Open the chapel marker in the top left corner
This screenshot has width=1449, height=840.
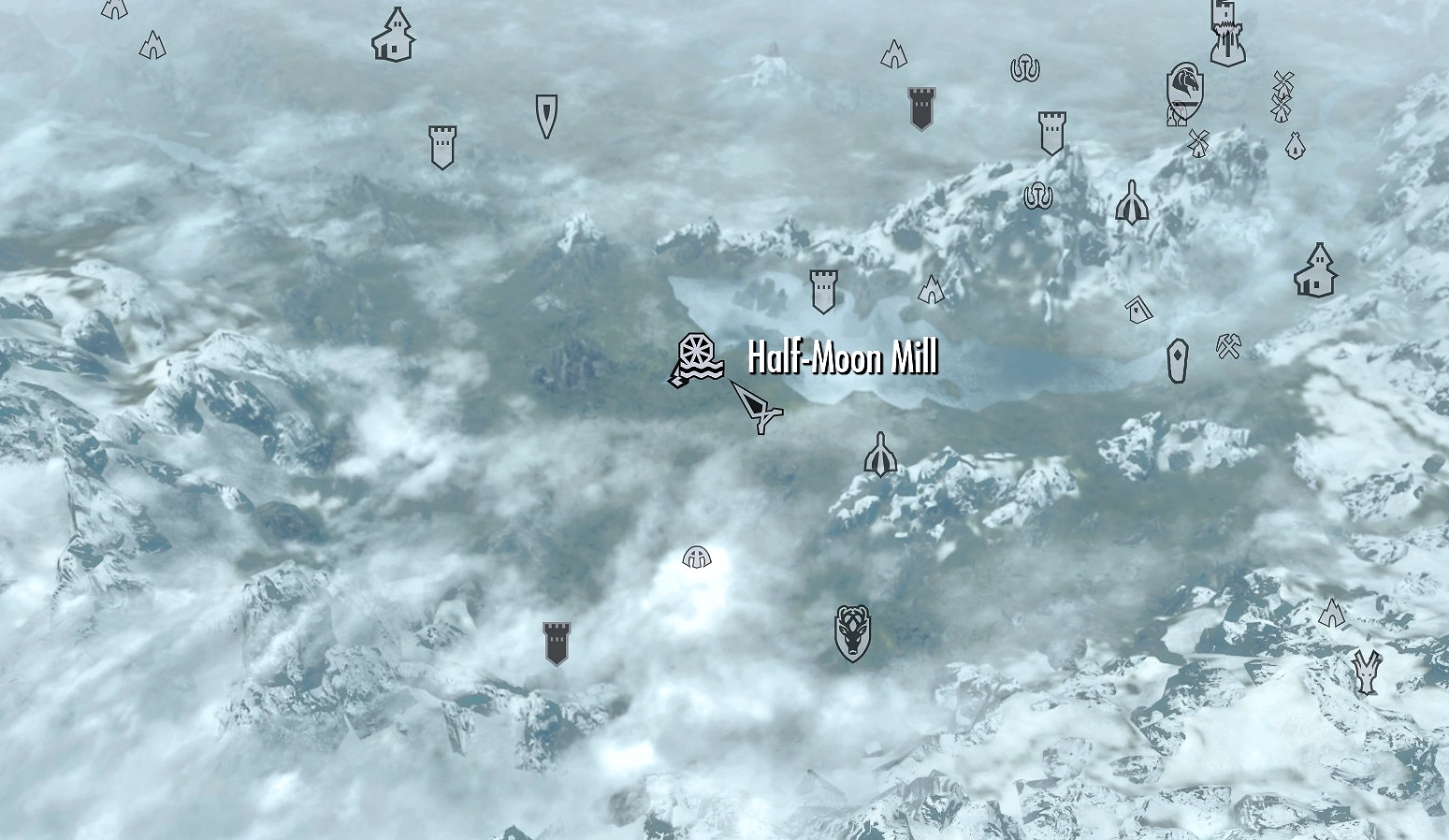[x=392, y=36]
